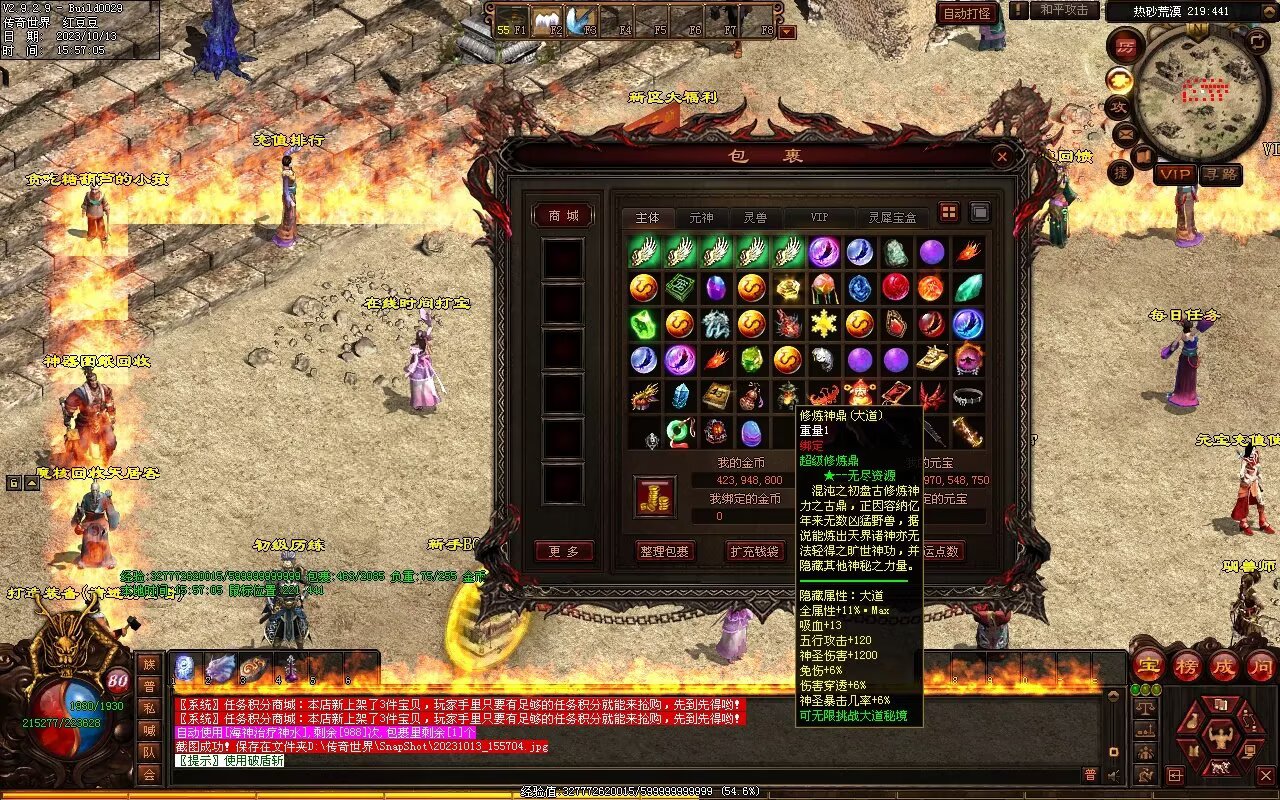1280x800 pixels.
Task: Open the VIP tab in the bag
Action: point(819,217)
